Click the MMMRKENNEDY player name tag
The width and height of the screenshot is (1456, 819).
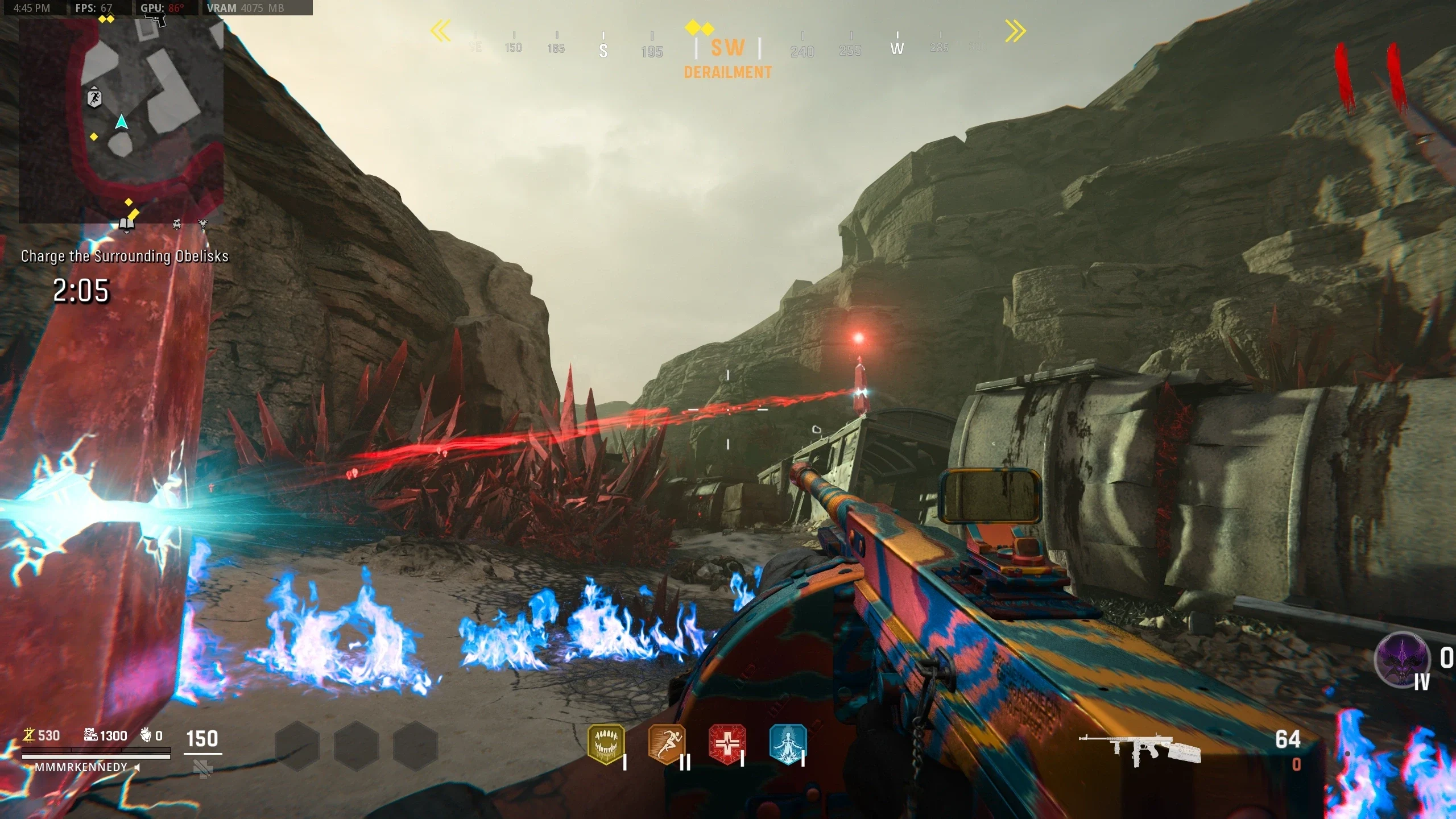[81, 767]
